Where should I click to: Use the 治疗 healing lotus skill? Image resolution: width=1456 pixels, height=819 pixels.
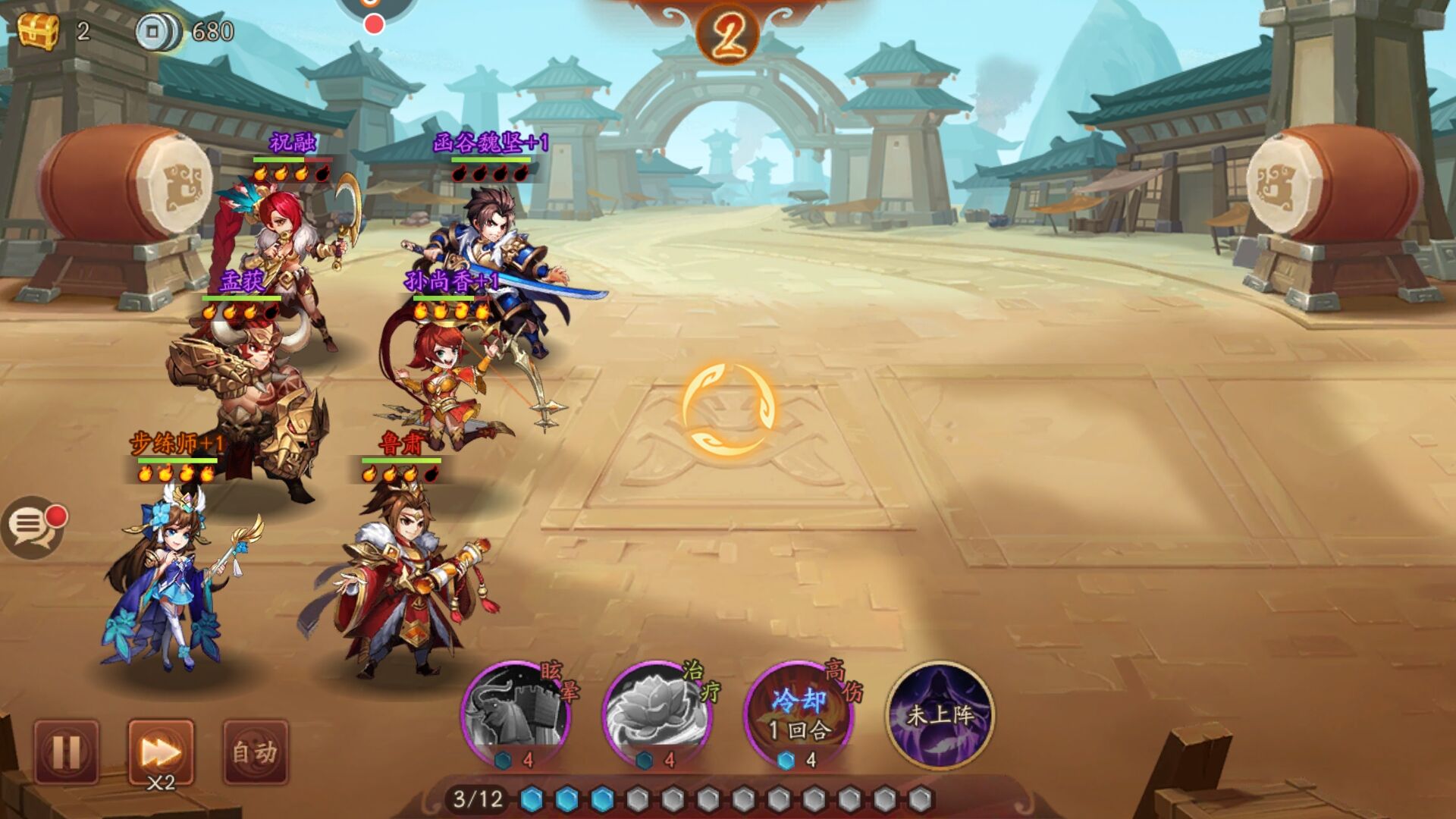(657, 714)
